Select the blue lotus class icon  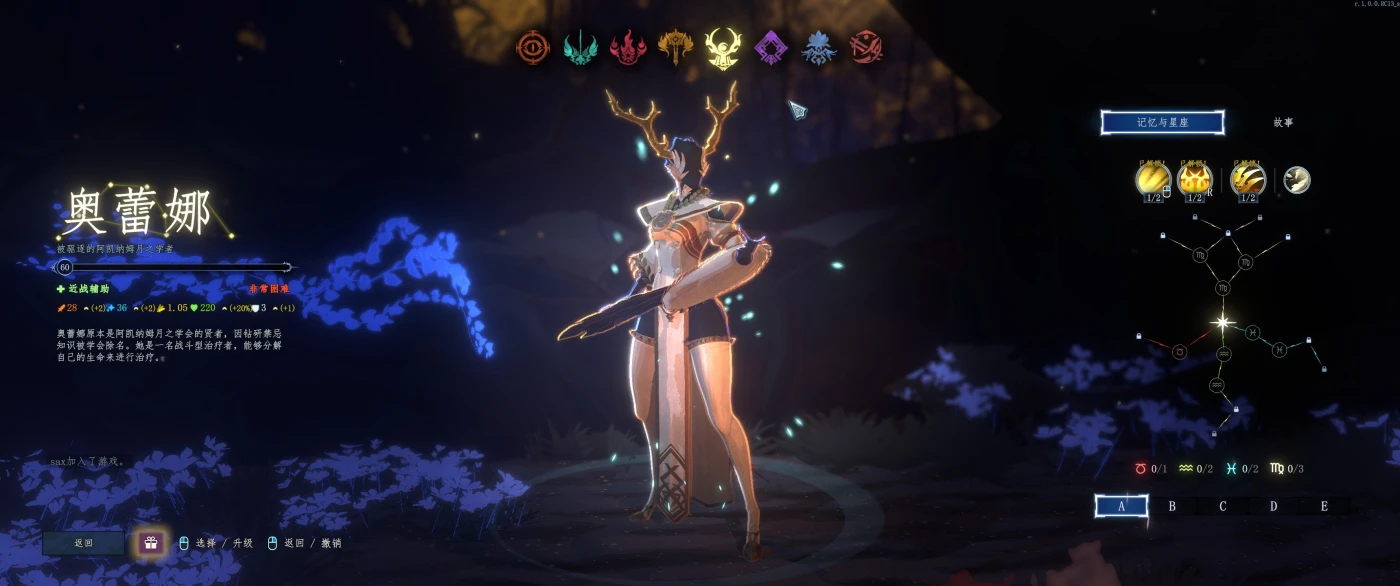[x=818, y=47]
